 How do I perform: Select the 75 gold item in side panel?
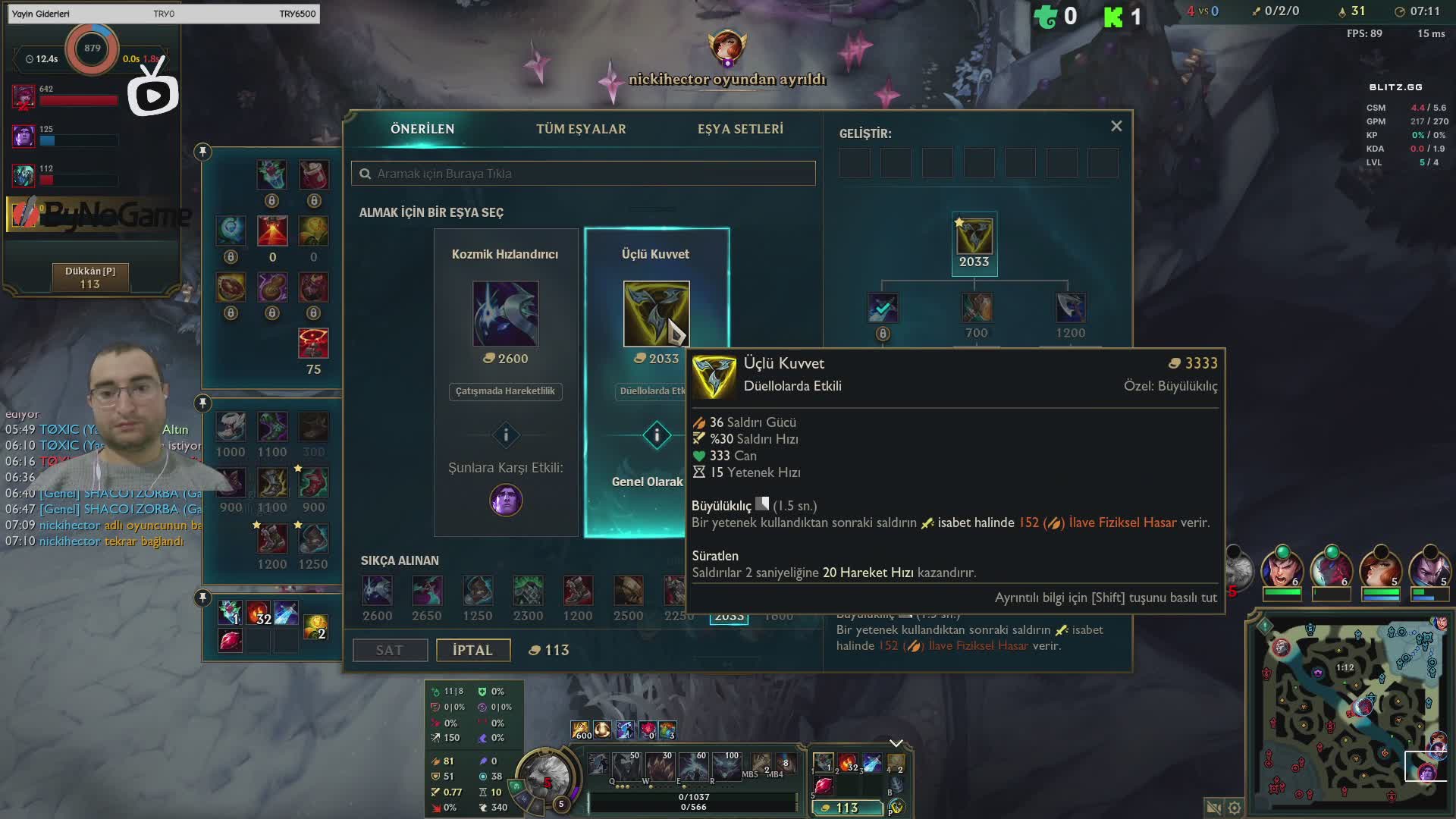pos(313,344)
